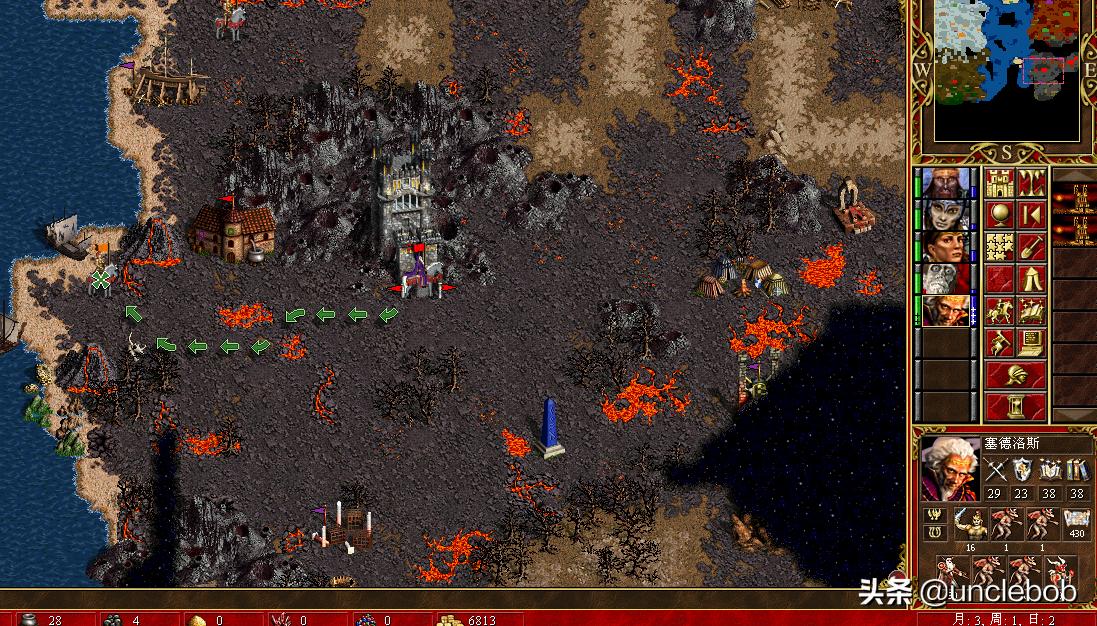End turn with the hourglass button
Image resolution: width=1097 pixels, height=626 pixels.
pyautogui.click(x=1015, y=406)
